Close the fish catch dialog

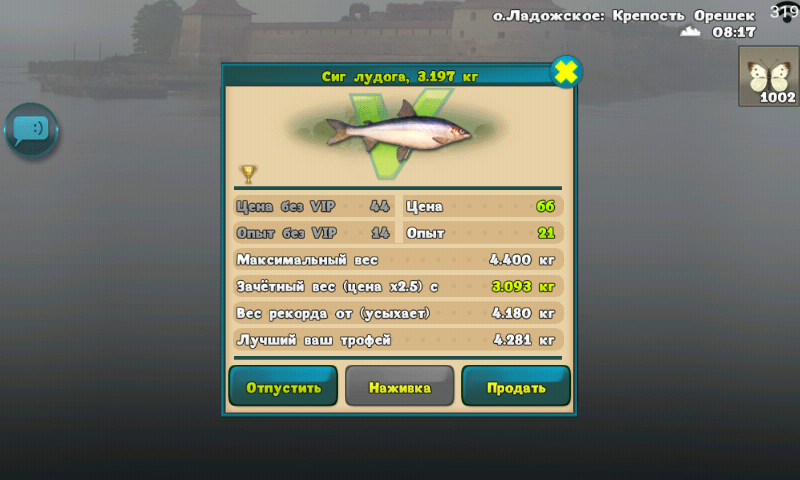(x=566, y=72)
